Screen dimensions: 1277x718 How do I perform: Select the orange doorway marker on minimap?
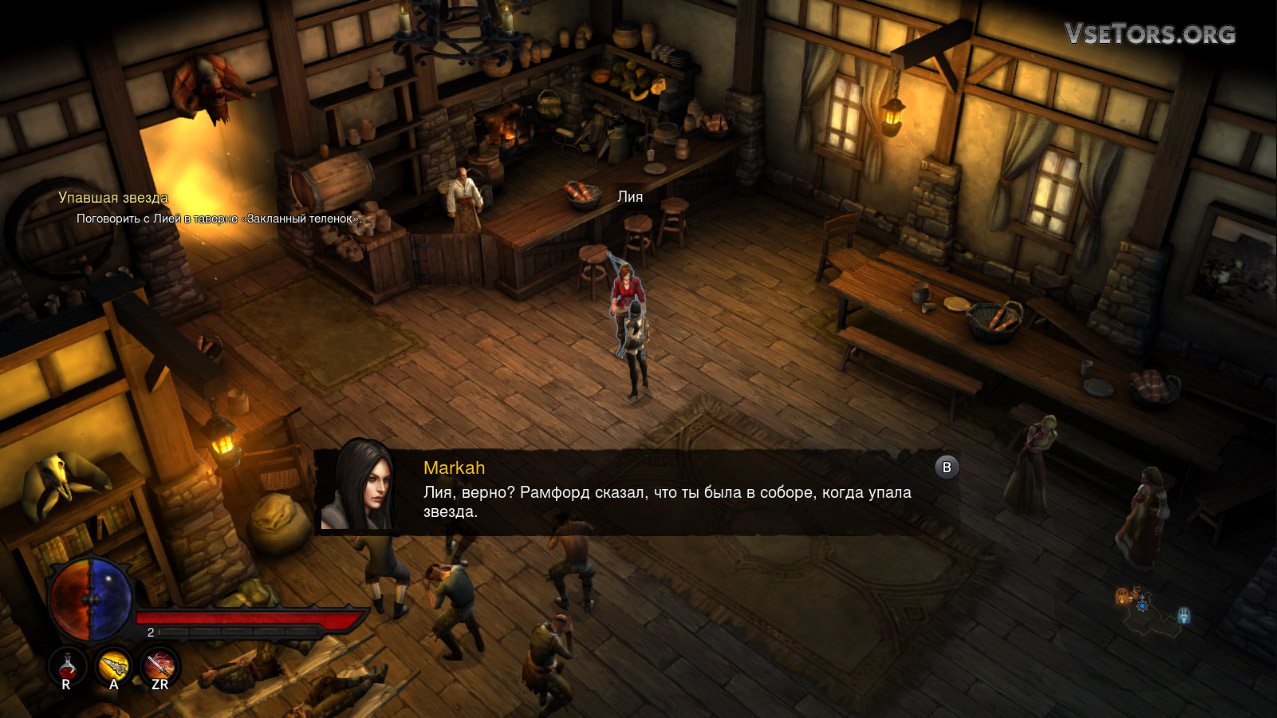coord(1123,597)
